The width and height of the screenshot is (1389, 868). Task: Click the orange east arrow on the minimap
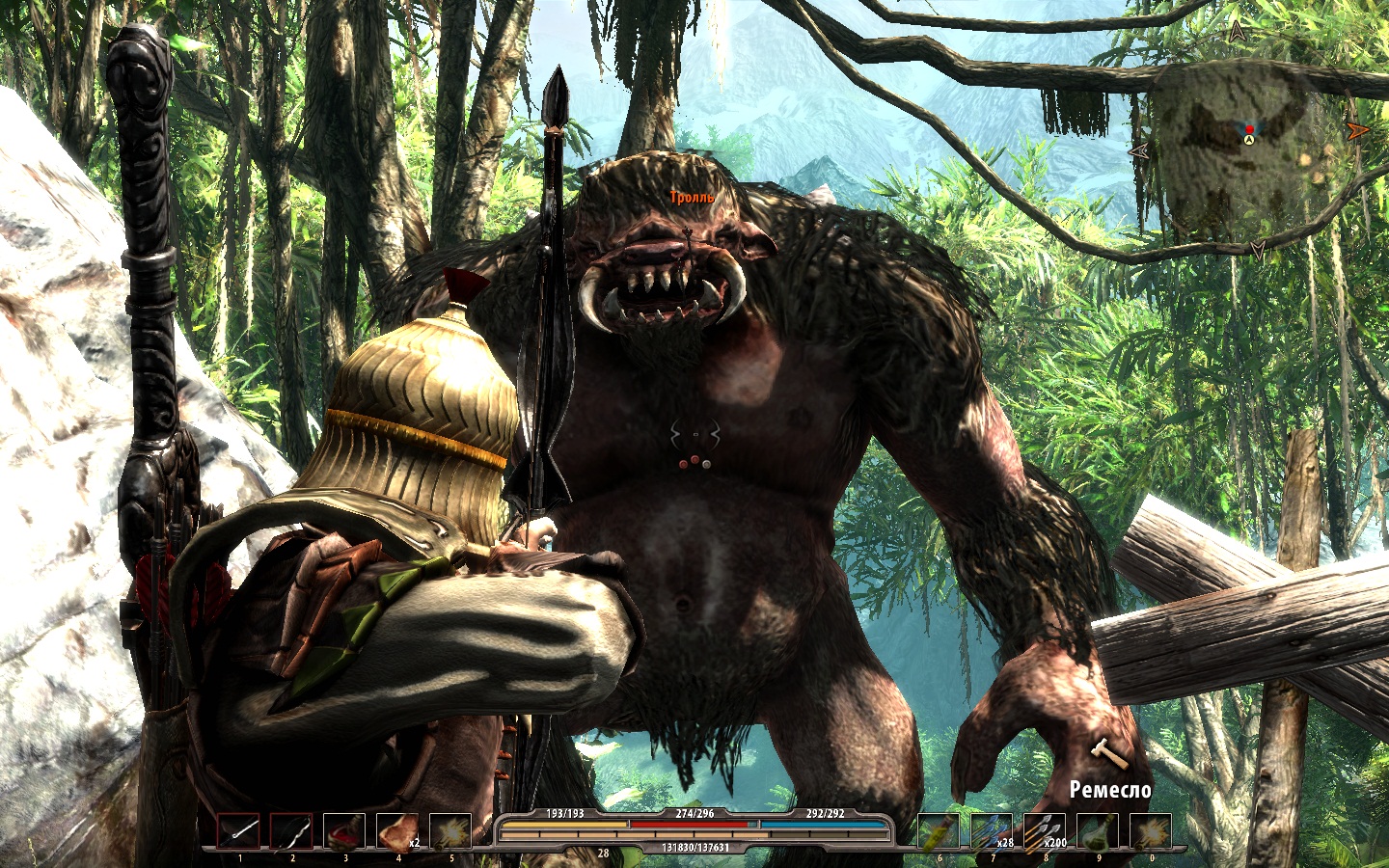coord(1358,130)
